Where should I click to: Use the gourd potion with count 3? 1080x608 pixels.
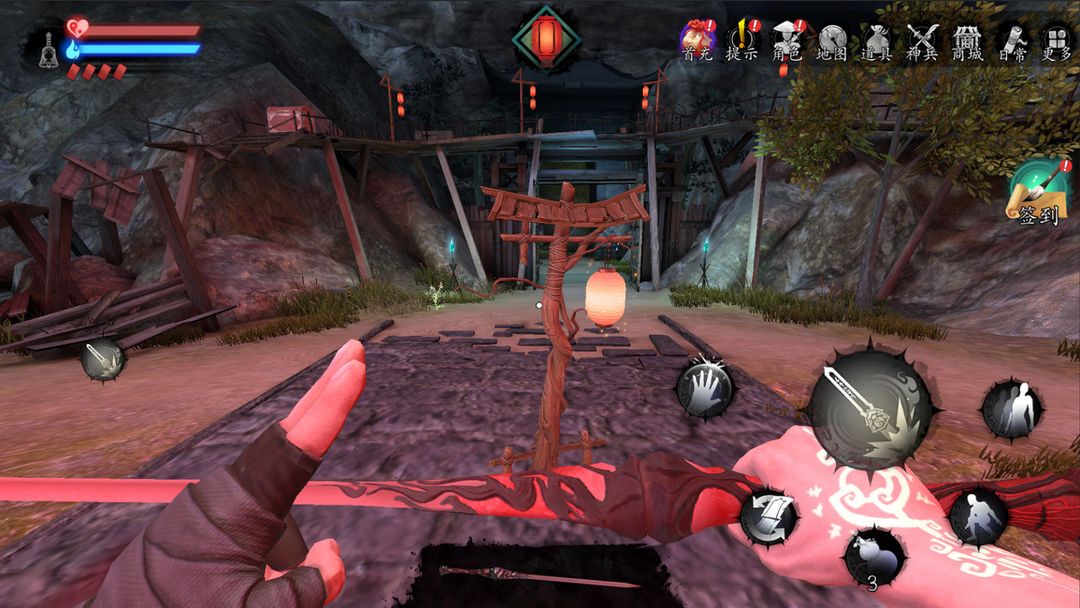click(874, 557)
